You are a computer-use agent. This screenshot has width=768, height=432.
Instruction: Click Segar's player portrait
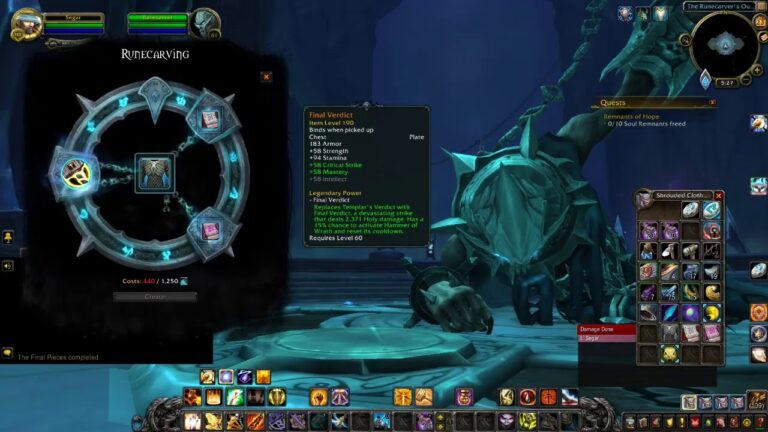point(25,22)
